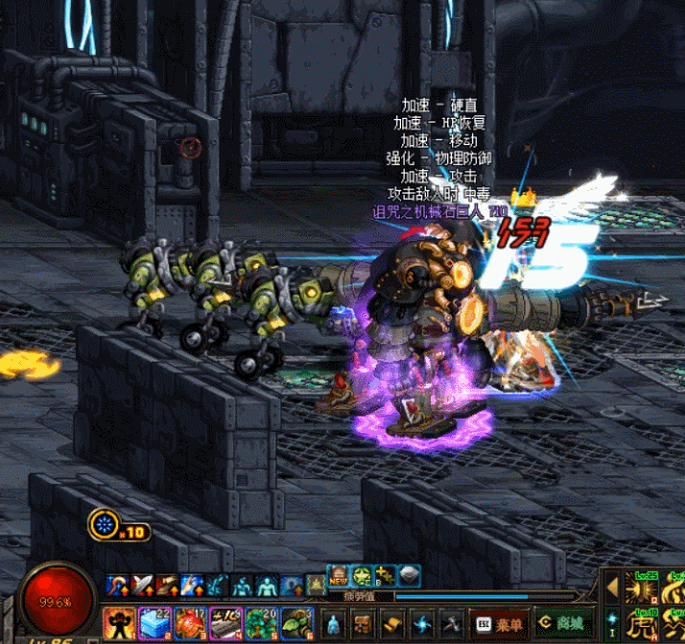Click the green star badge icon
685x644 pixels.
click(361, 577)
